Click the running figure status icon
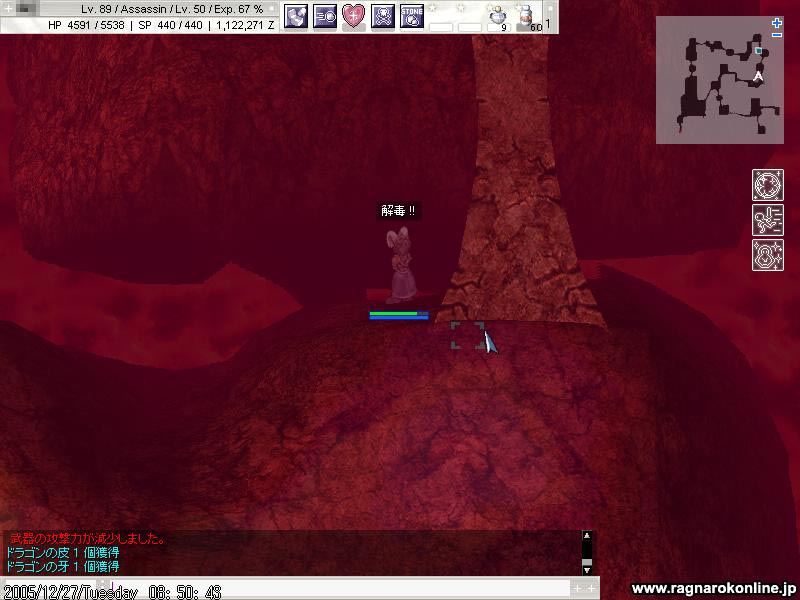This screenshot has height=600, width=800. [x=767, y=220]
